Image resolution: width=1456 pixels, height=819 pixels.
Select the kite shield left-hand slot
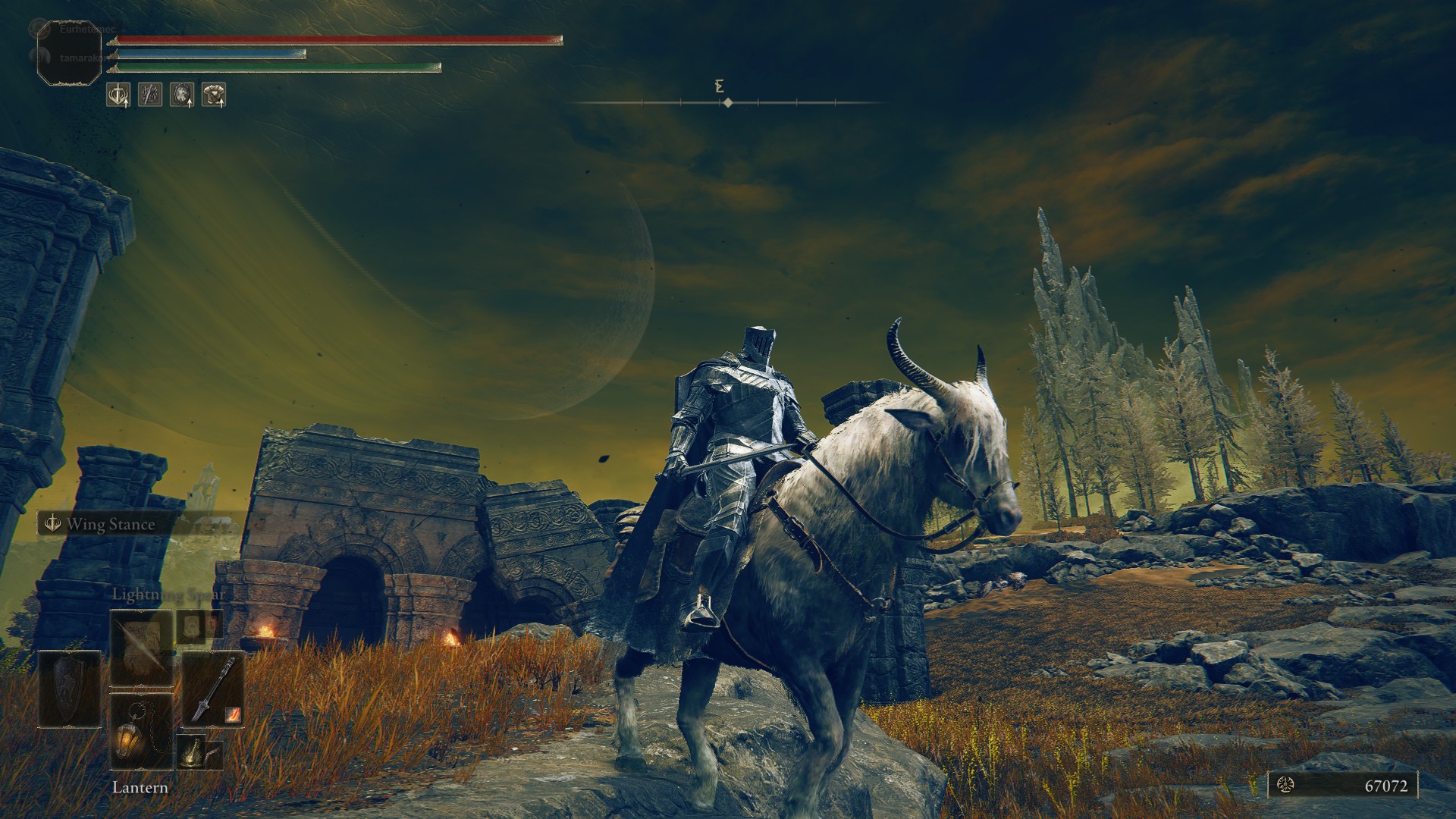70,689
